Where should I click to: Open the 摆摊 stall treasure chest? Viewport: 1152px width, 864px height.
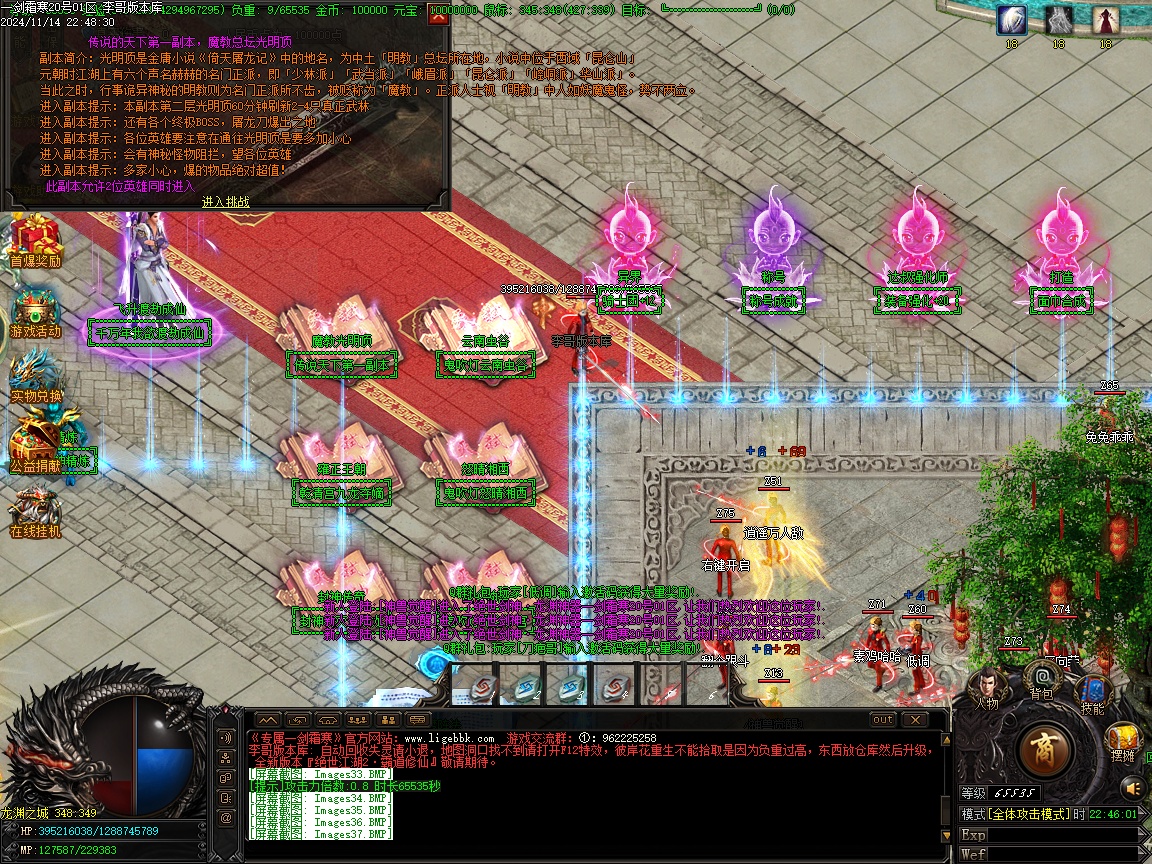click(1122, 738)
